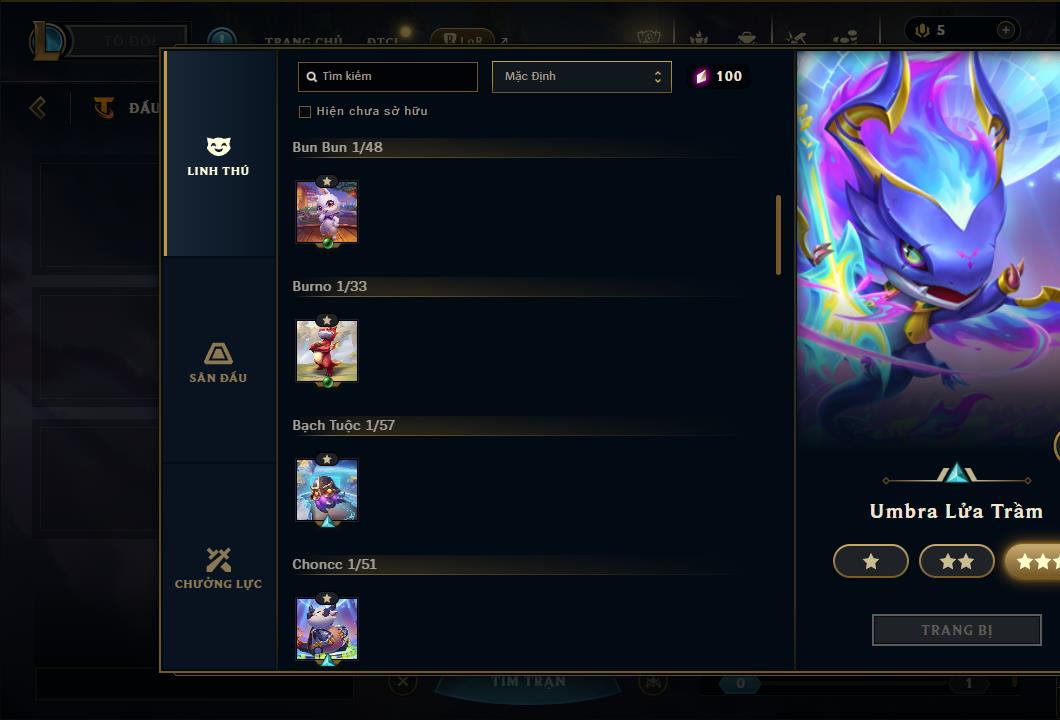Choose the Burno little legend thumbnail
The height and width of the screenshot is (720, 1060).
click(x=327, y=351)
